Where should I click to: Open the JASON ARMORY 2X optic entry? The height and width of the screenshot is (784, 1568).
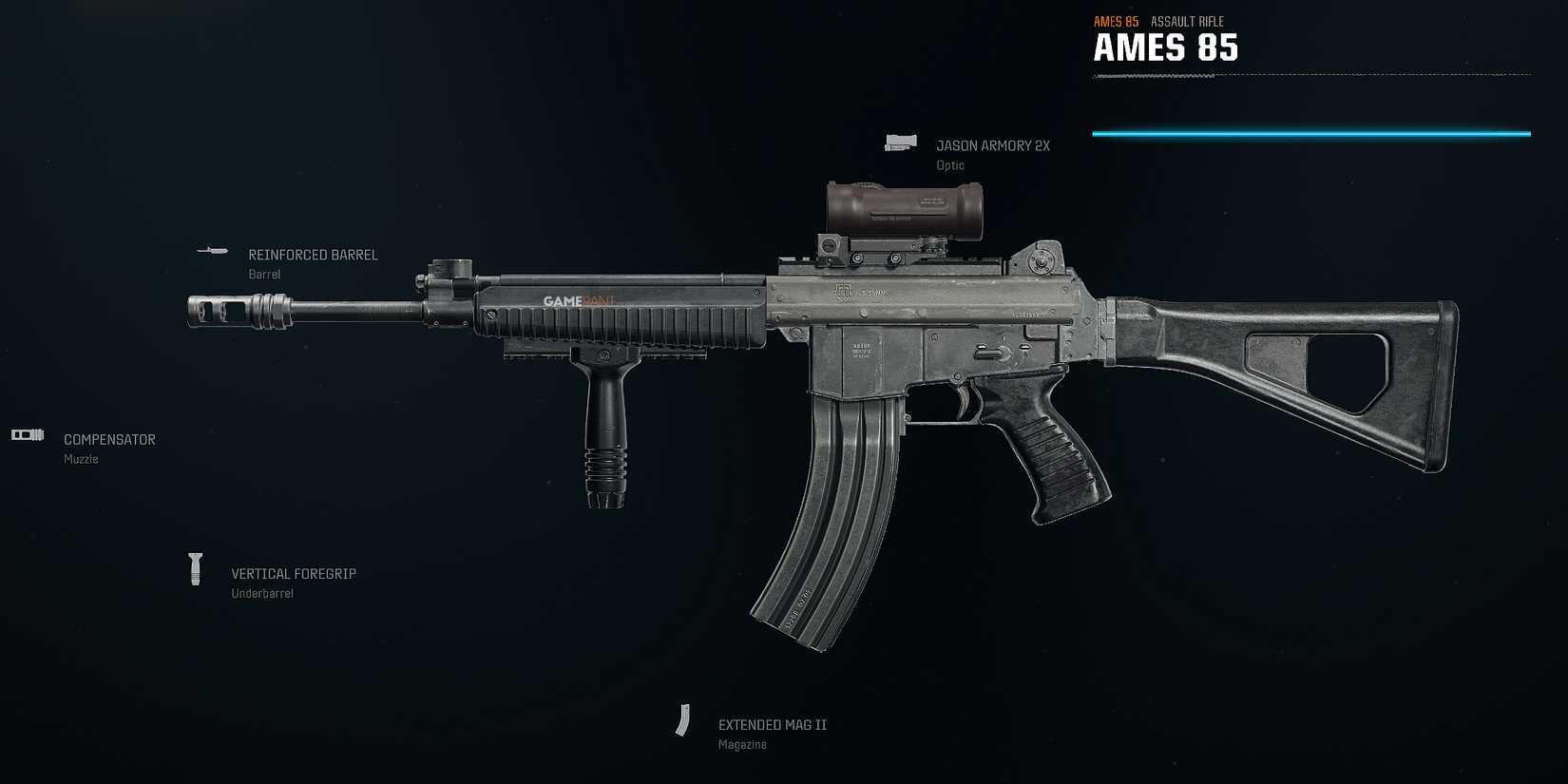[992, 144]
